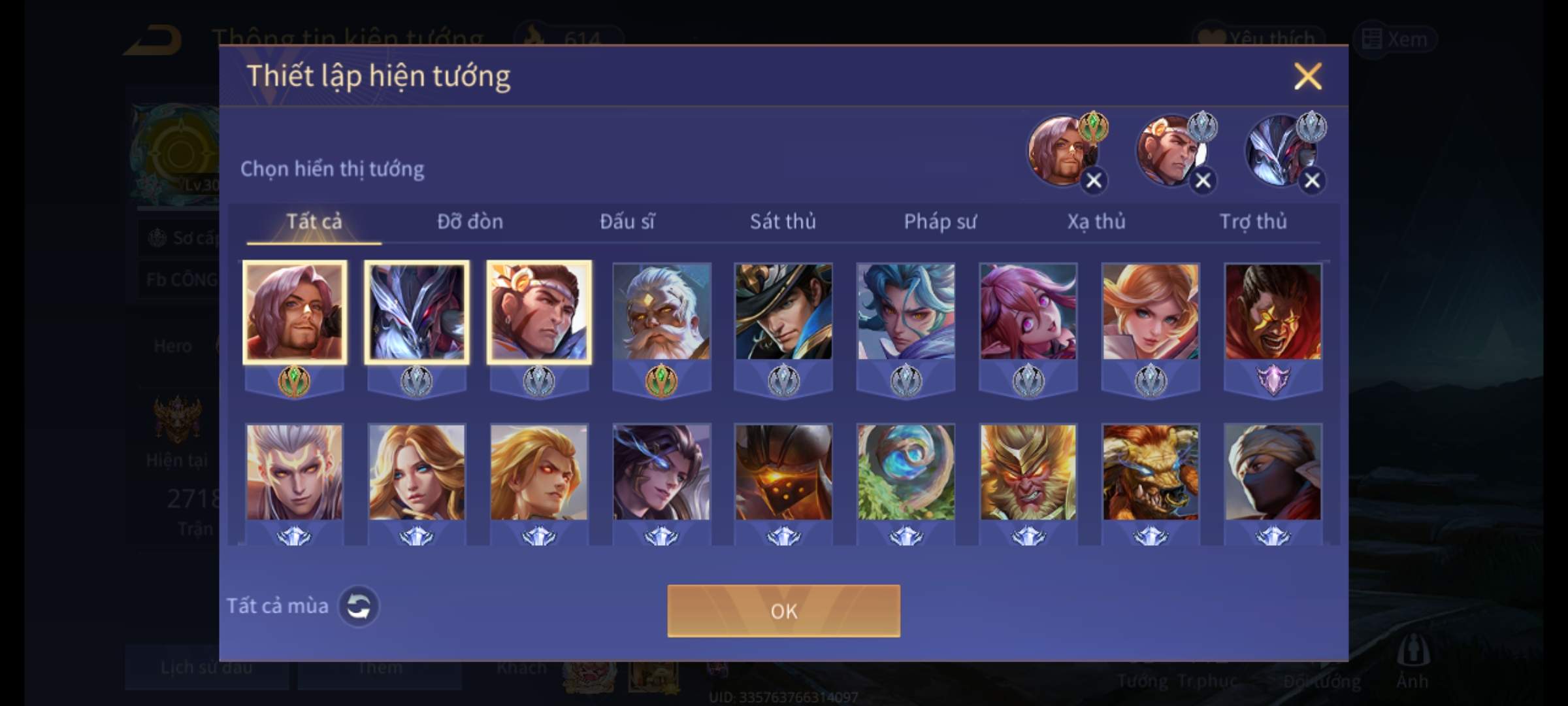Choose the pink-haired girl hero portrait
The width and height of the screenshot is (1568, 706).
[x=1028, y=312]
